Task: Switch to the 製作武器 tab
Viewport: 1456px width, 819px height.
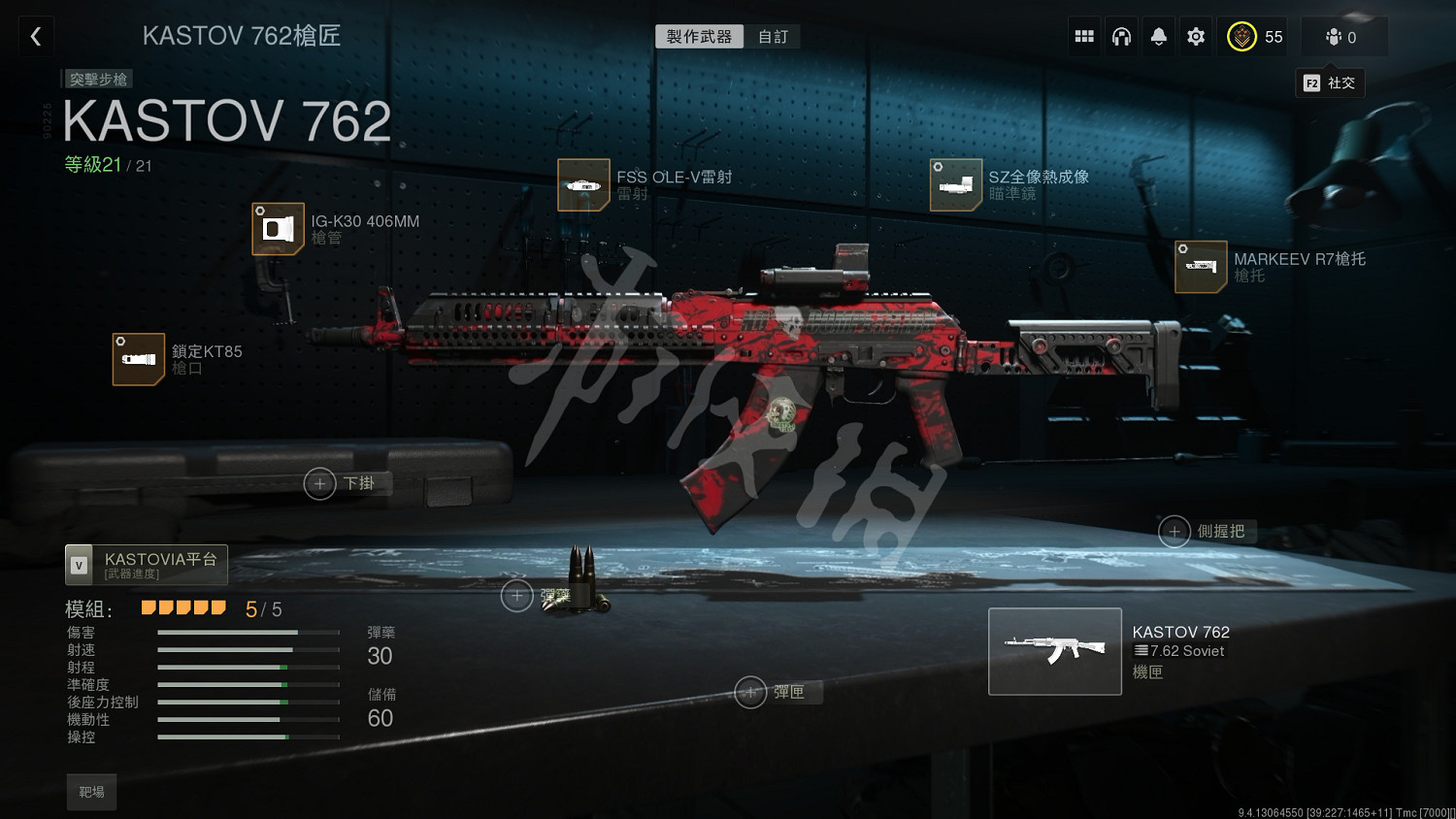Action: coord(699,37)
